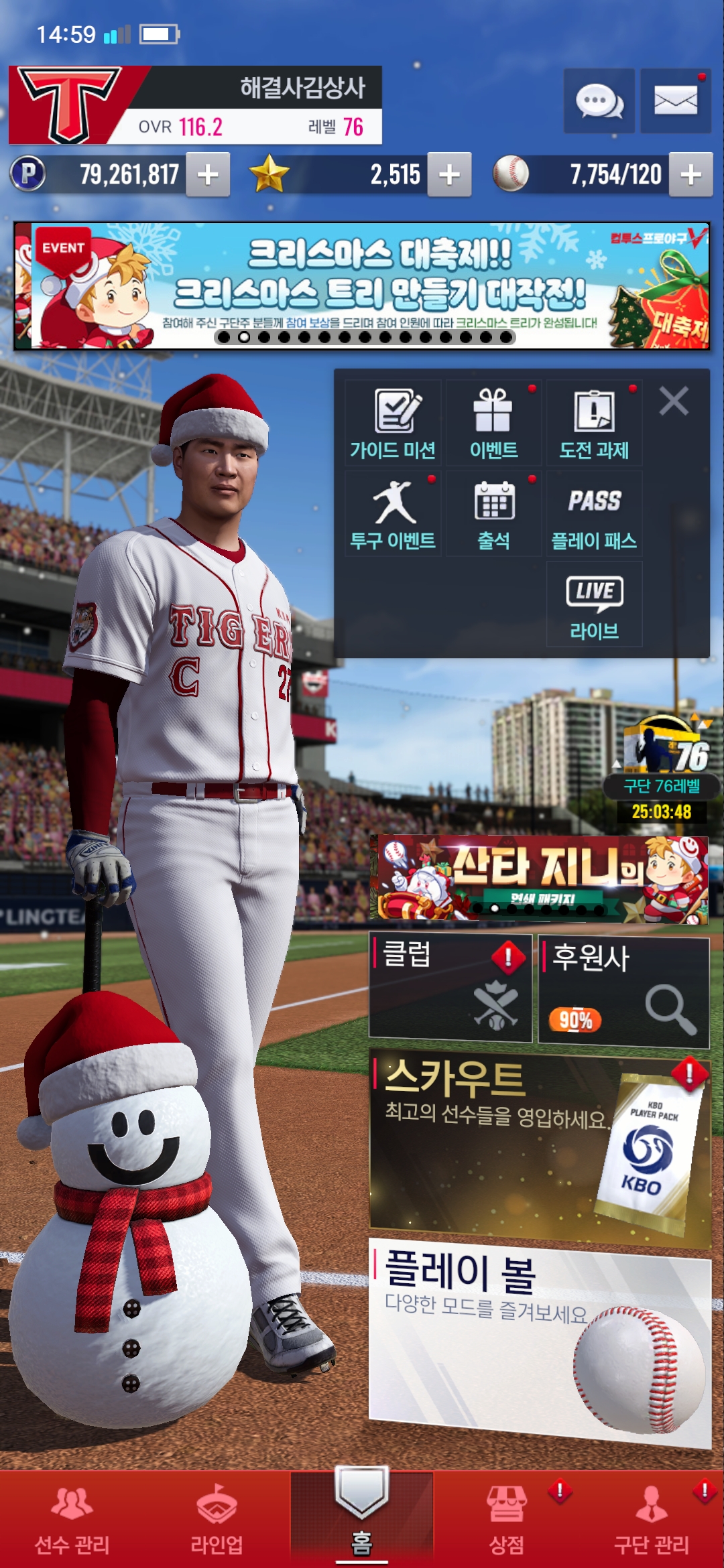724x1568 pixels.
Task: Open 도전 과제 challenges
Action: (594, 423)
